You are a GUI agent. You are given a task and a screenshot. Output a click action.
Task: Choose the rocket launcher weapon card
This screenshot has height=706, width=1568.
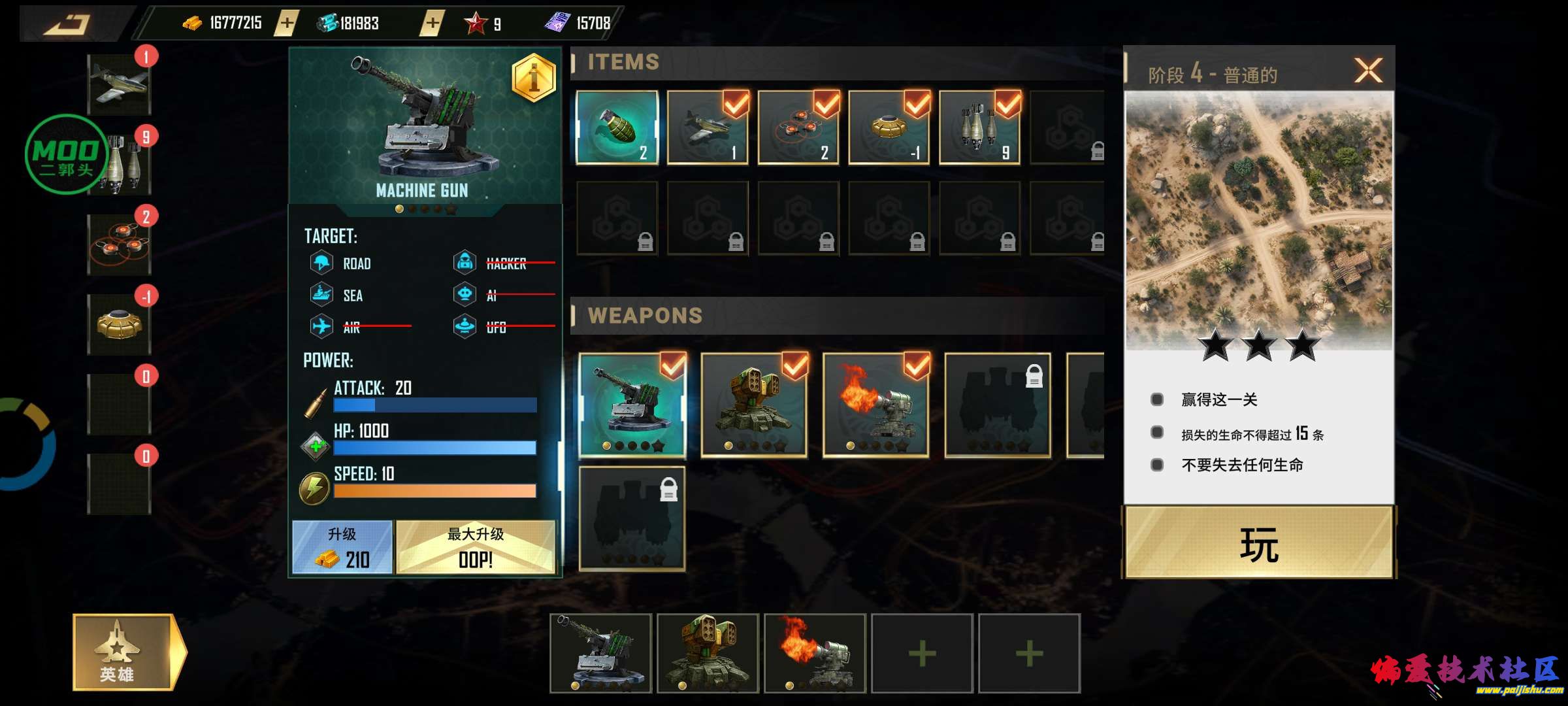(x=754, y=405)
